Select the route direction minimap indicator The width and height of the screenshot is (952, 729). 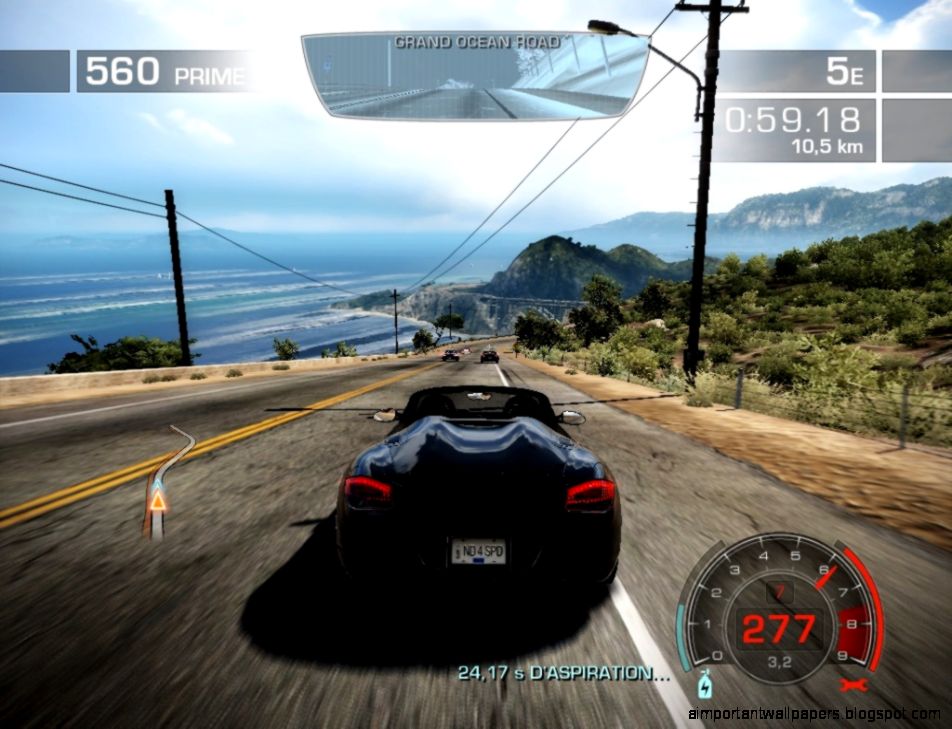161,482
